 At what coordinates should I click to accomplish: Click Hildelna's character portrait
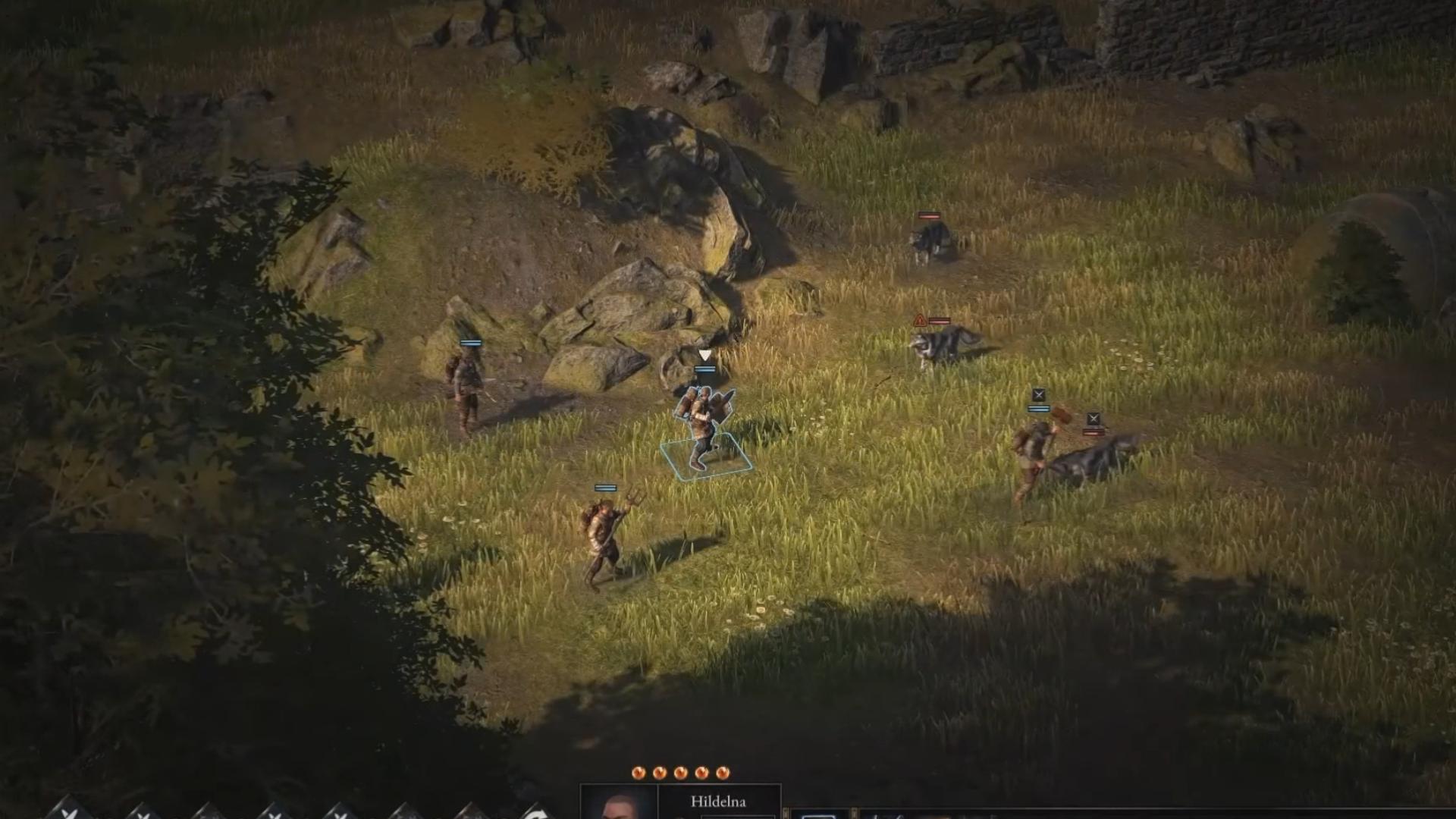[618, 808]
